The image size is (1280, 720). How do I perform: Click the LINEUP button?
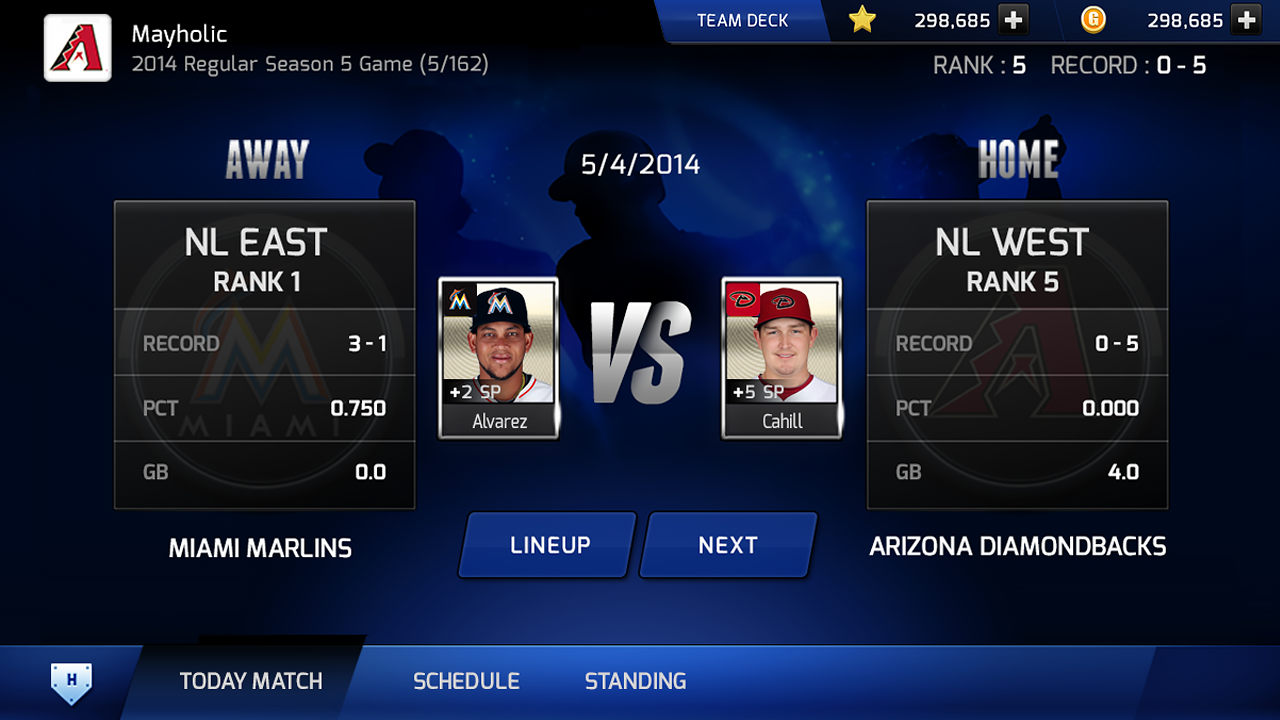click(546, 545)
